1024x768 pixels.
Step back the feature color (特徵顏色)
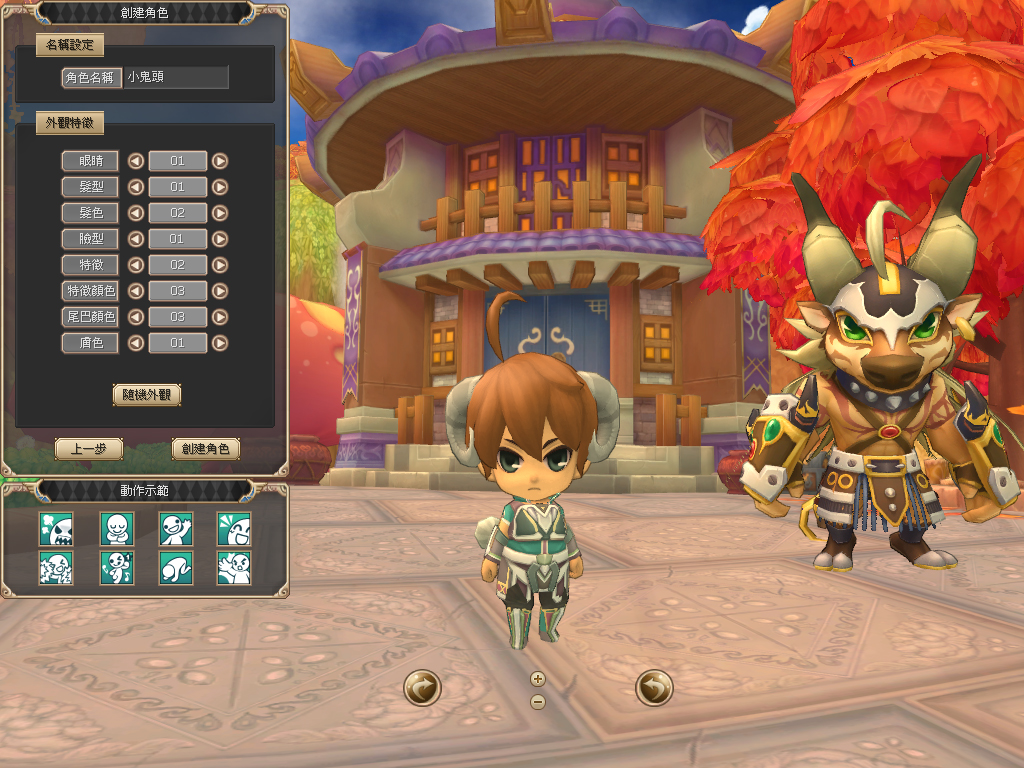coord(135,291)
